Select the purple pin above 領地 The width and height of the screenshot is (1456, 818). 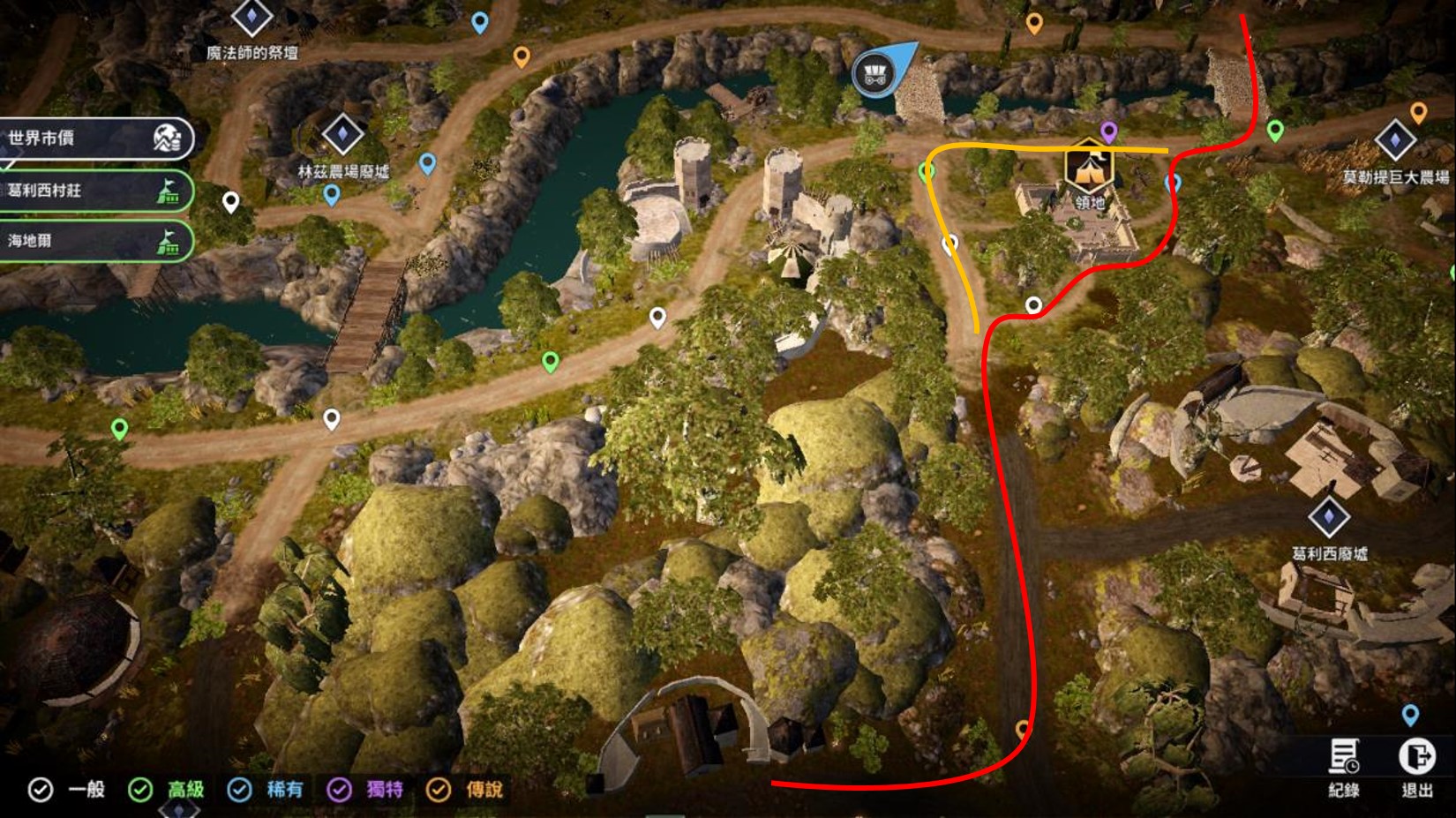[x=1109, y=132]
